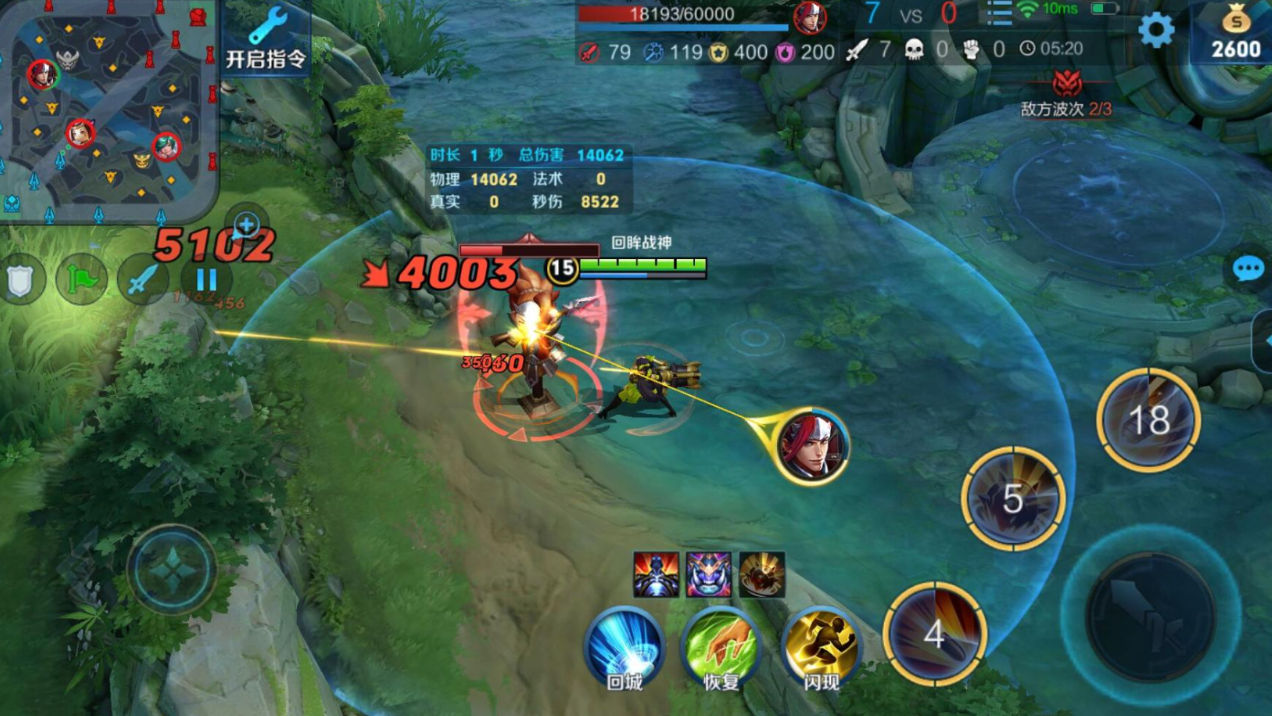1272x716 pixels.
Task: Tap the skill showing cooldown 5
Action: pyautogui.click(x=1013, y=498)
